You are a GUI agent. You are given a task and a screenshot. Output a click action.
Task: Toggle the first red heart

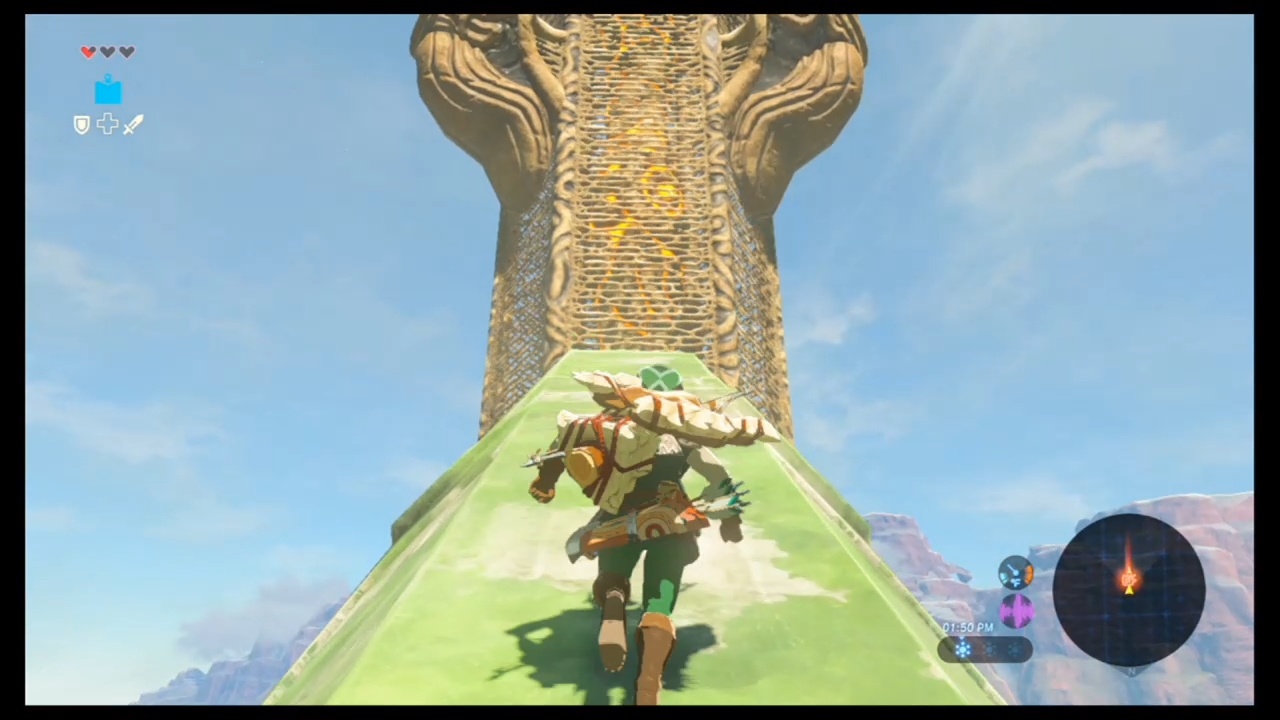click(88, 52)
